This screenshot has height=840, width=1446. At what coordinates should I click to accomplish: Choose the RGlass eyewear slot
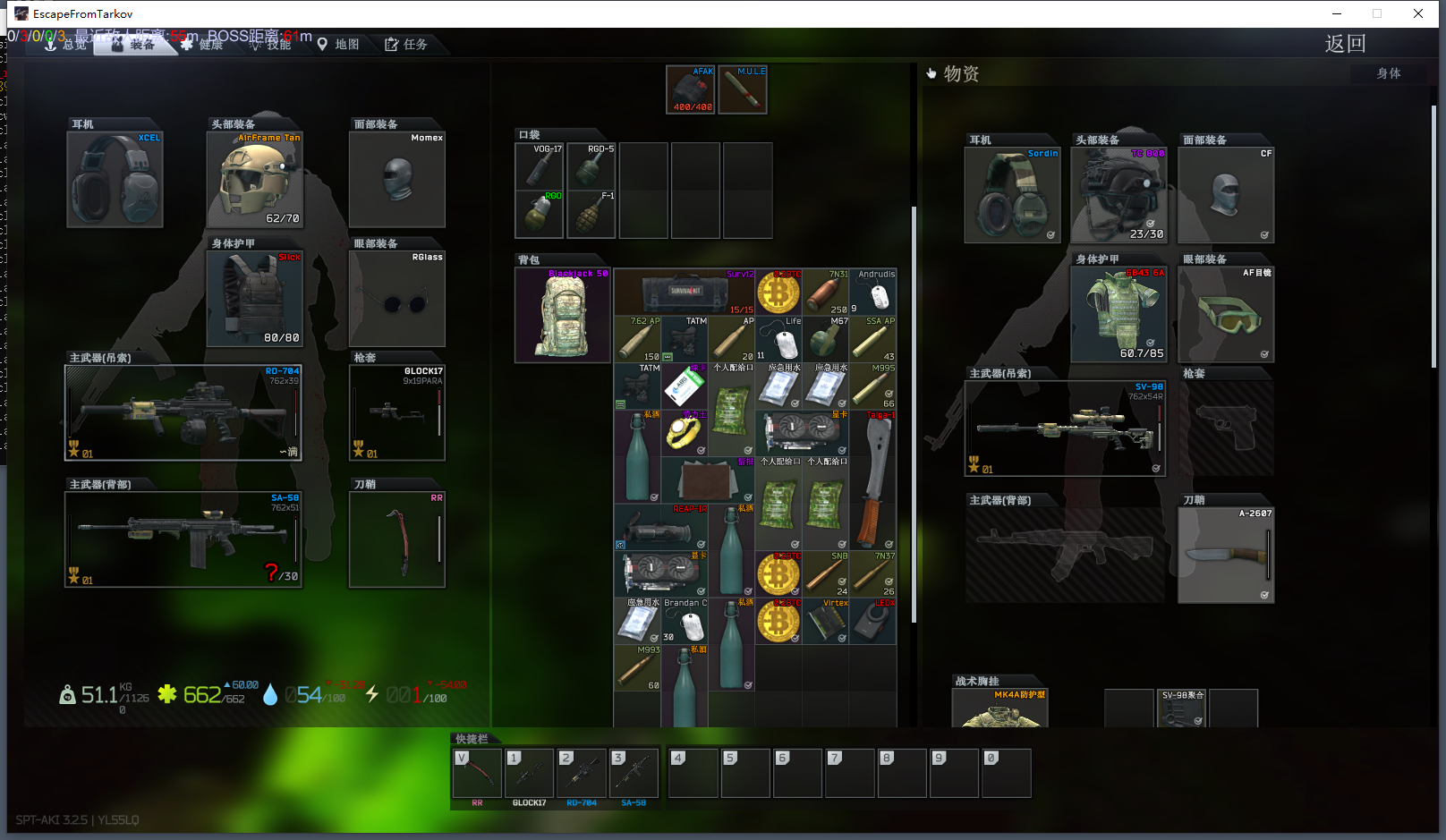[397, 299]
